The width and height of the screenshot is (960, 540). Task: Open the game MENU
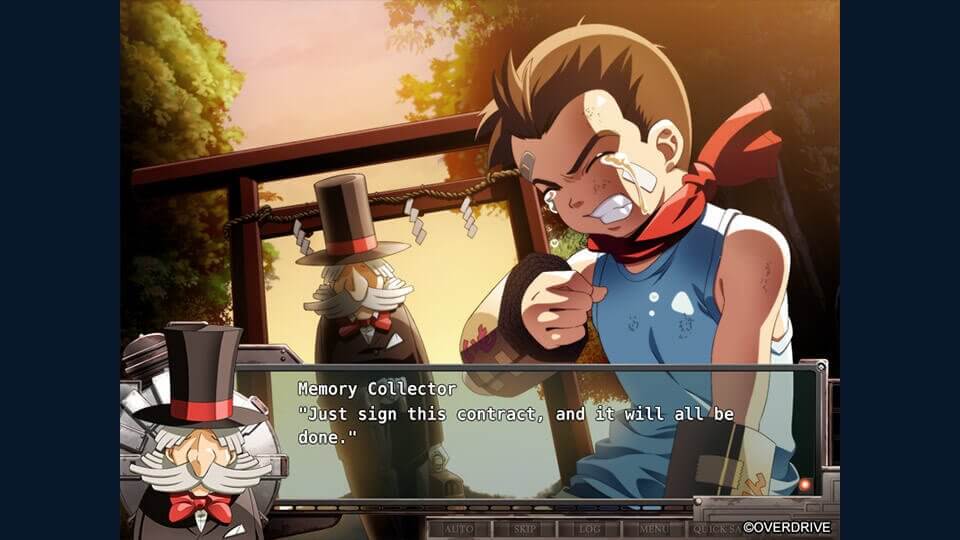click(654, 528)
